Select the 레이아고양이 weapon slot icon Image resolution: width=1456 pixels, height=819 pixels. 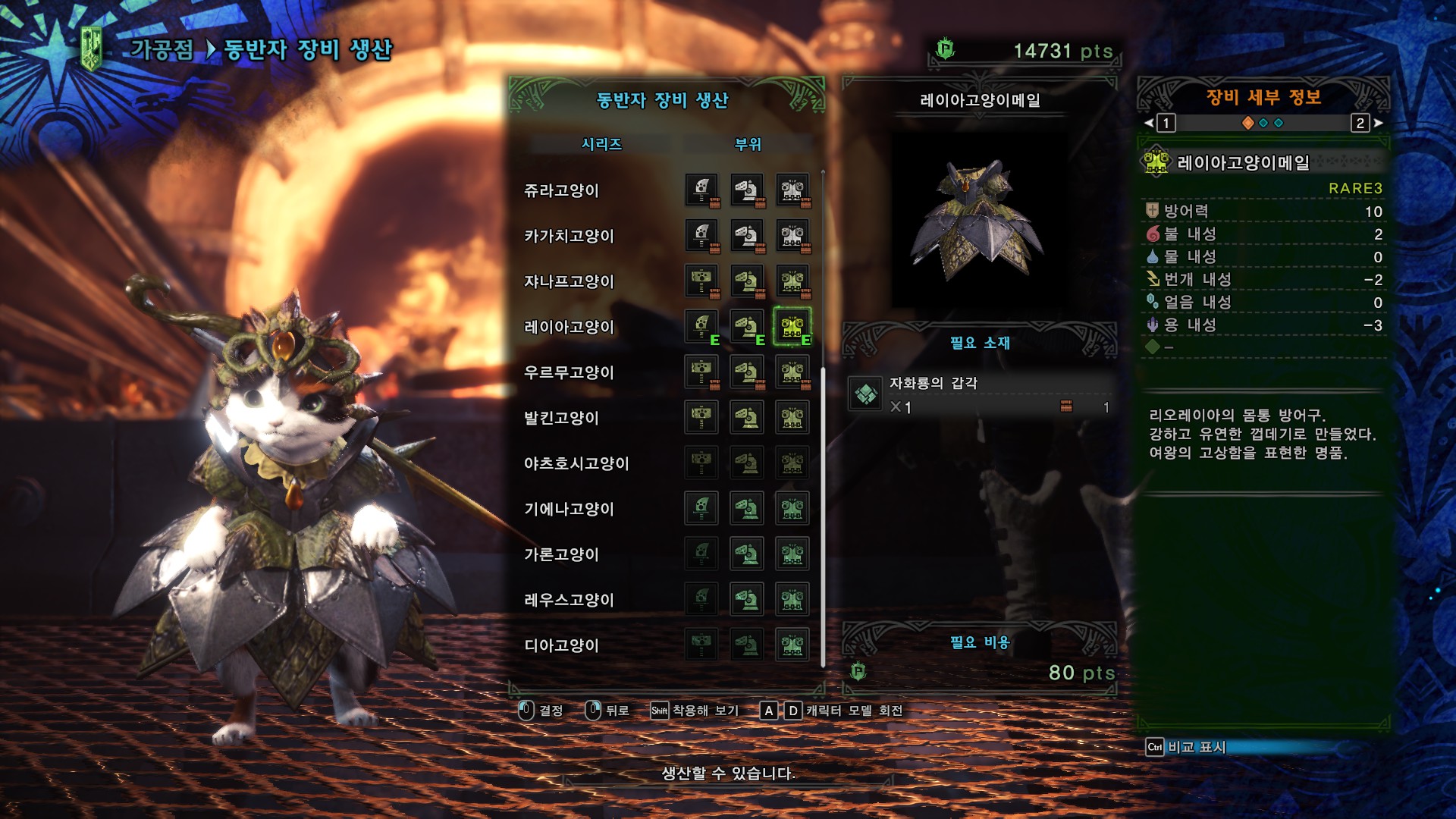701,327
